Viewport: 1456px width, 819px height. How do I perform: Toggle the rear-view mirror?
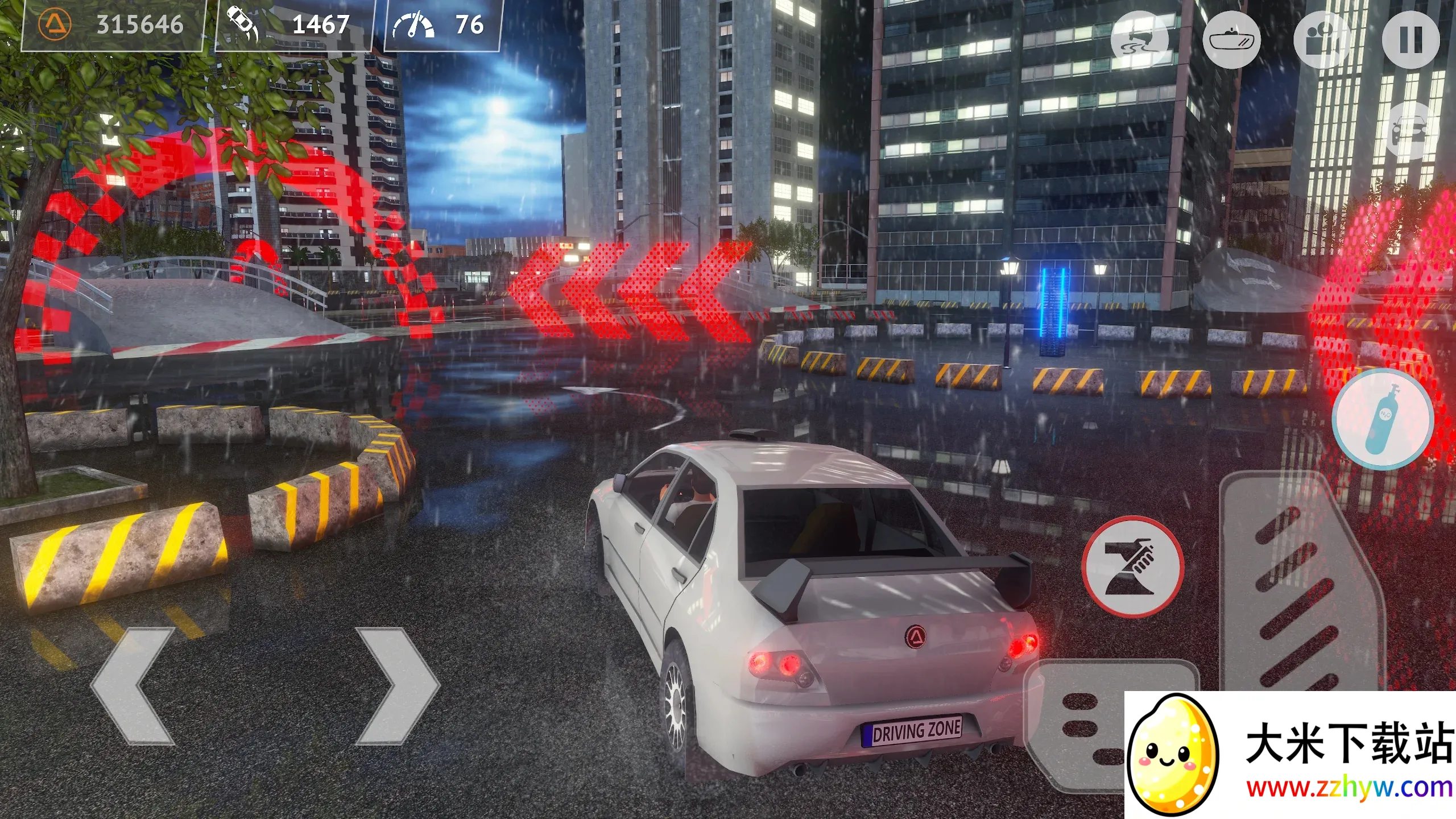click(1232, 40)
